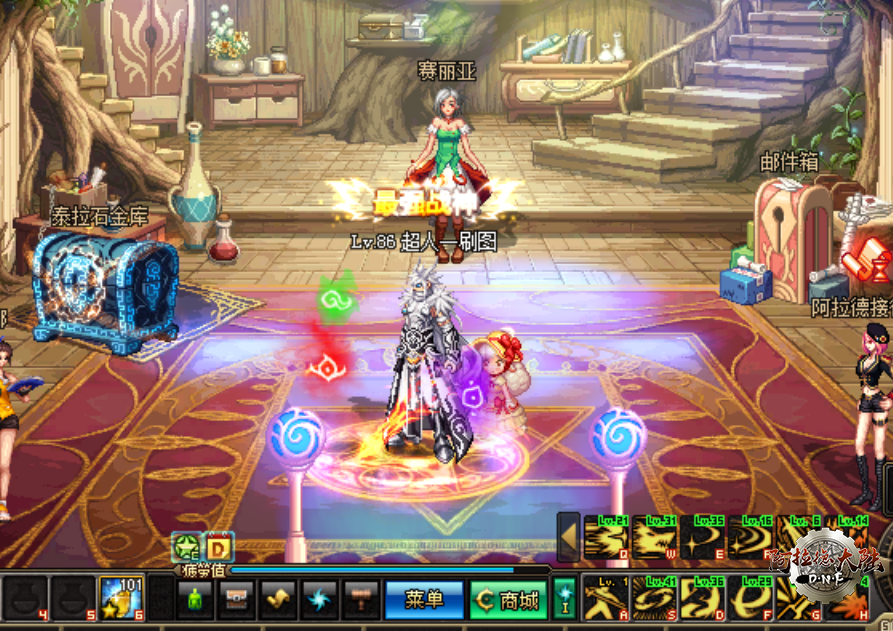Activate the Lv.16 skill on the top row
893x631 pixels.
click(752, 538)
